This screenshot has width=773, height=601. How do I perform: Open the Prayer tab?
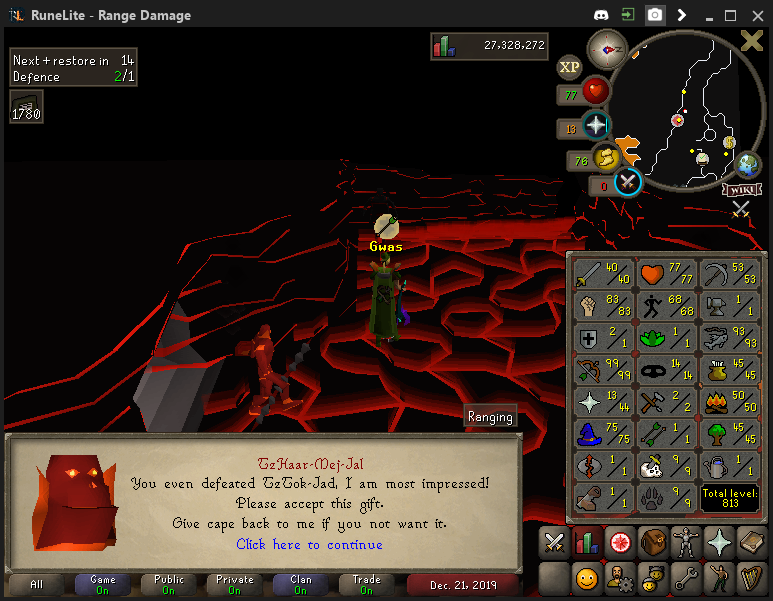point(718,543)
